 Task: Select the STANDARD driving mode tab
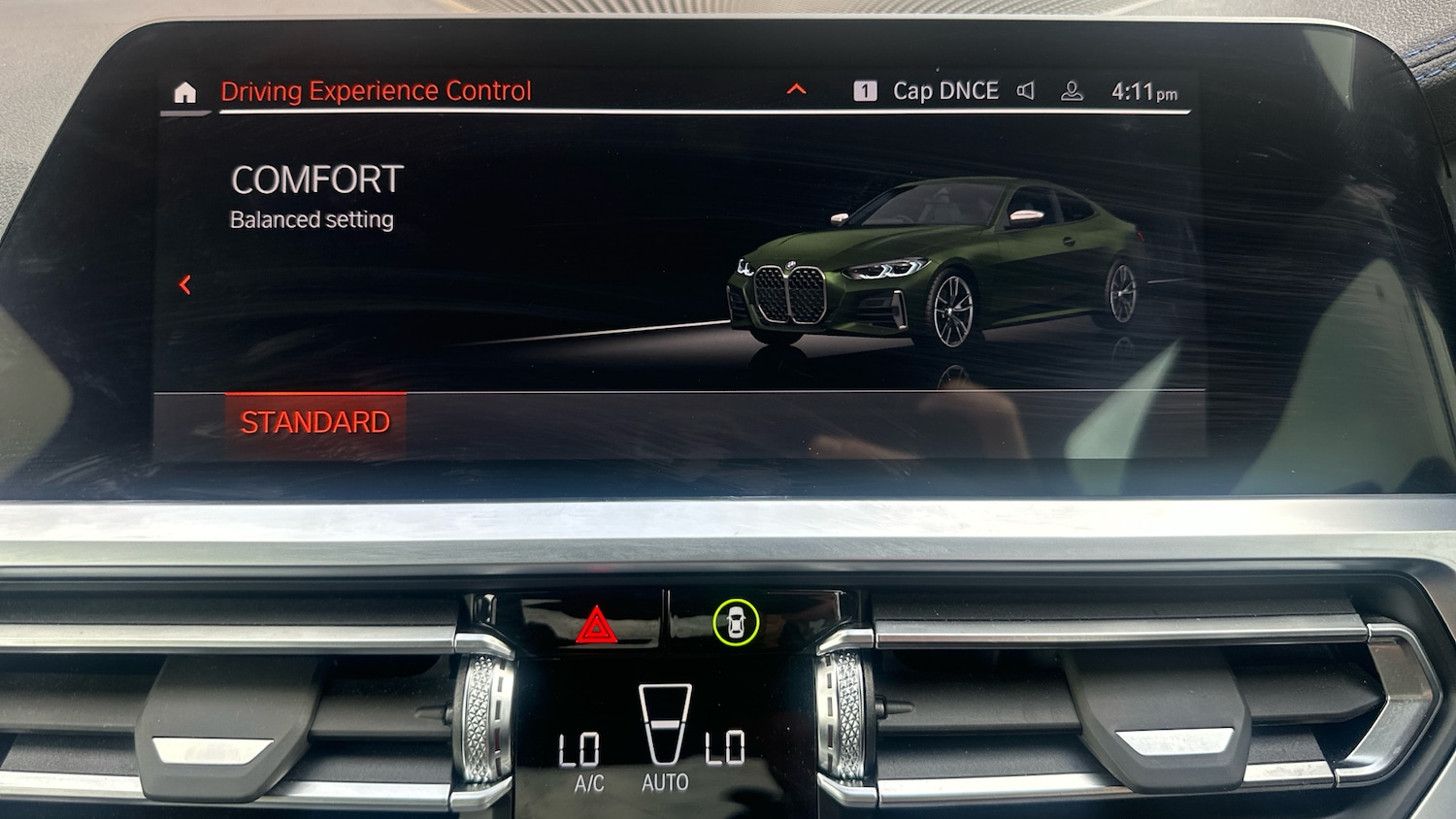[315, 423]
